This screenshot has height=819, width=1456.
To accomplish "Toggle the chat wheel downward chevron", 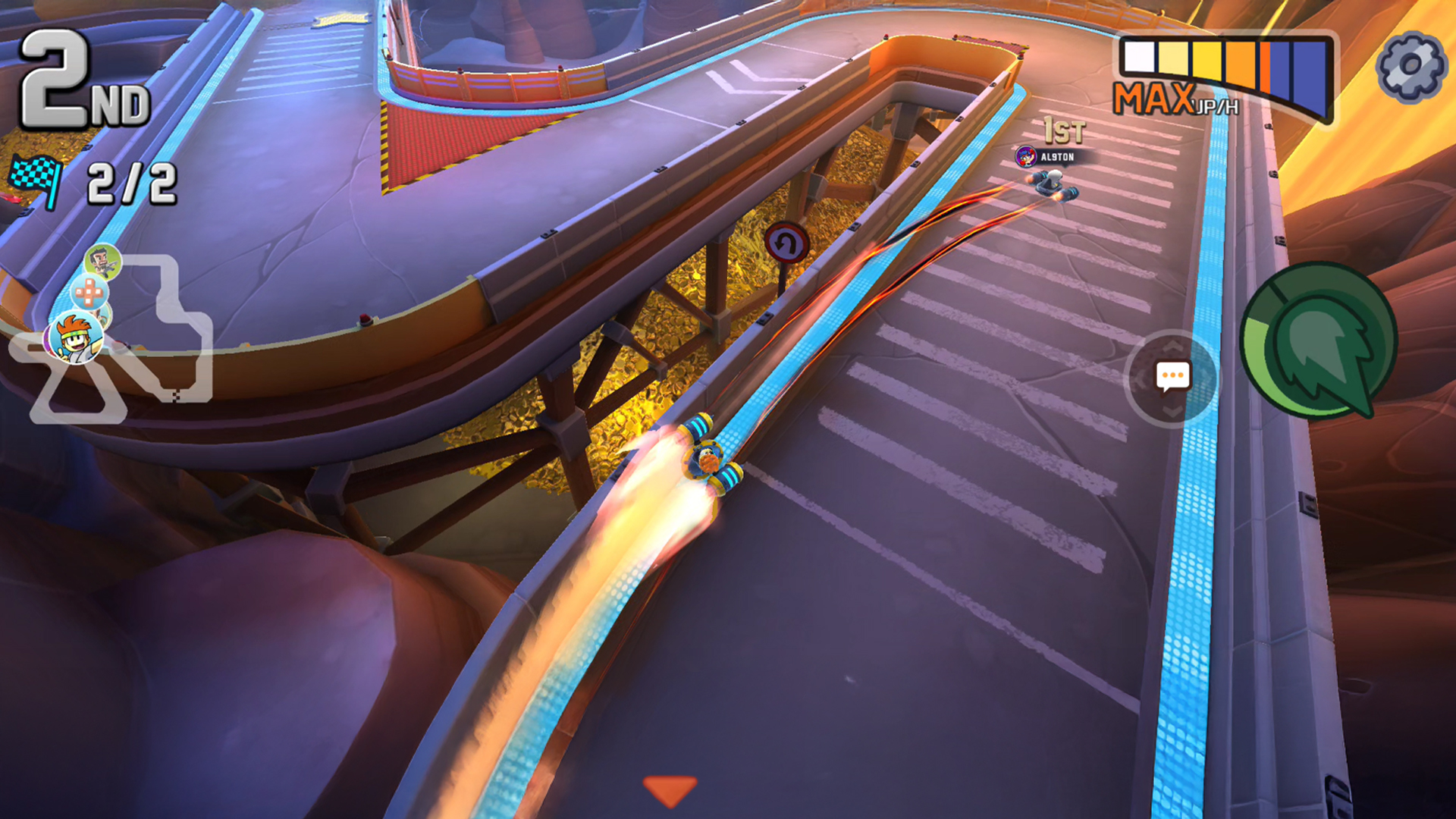I will click(1172, 412).
